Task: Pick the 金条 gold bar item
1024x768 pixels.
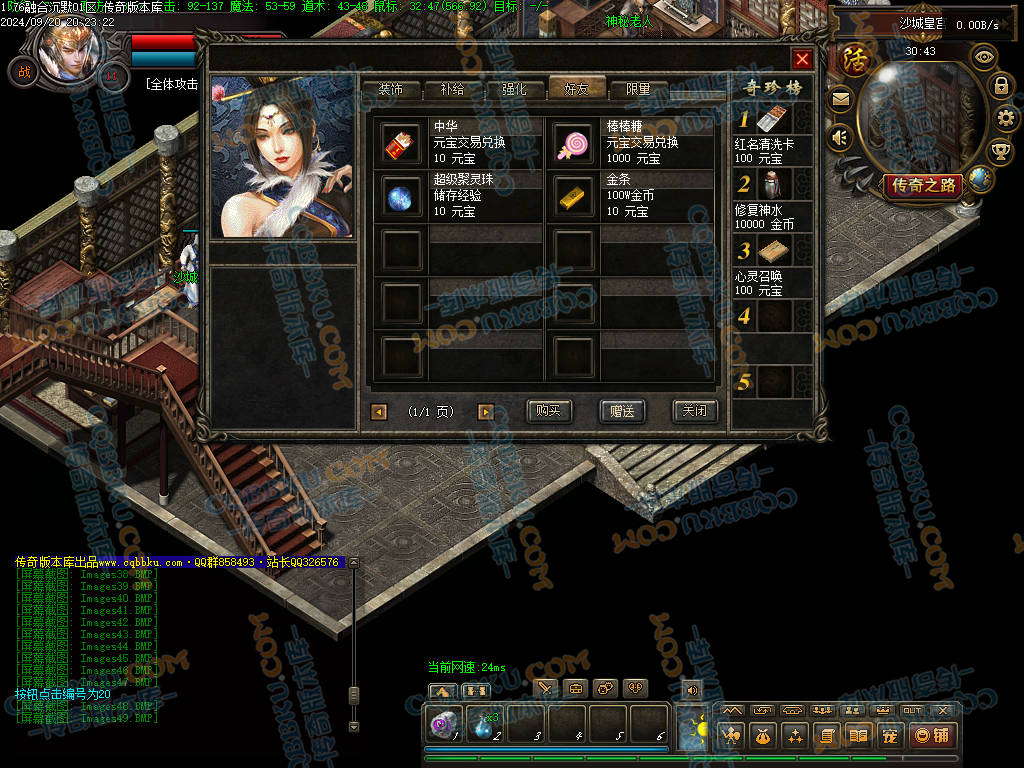Action: (x=574, y=196)
